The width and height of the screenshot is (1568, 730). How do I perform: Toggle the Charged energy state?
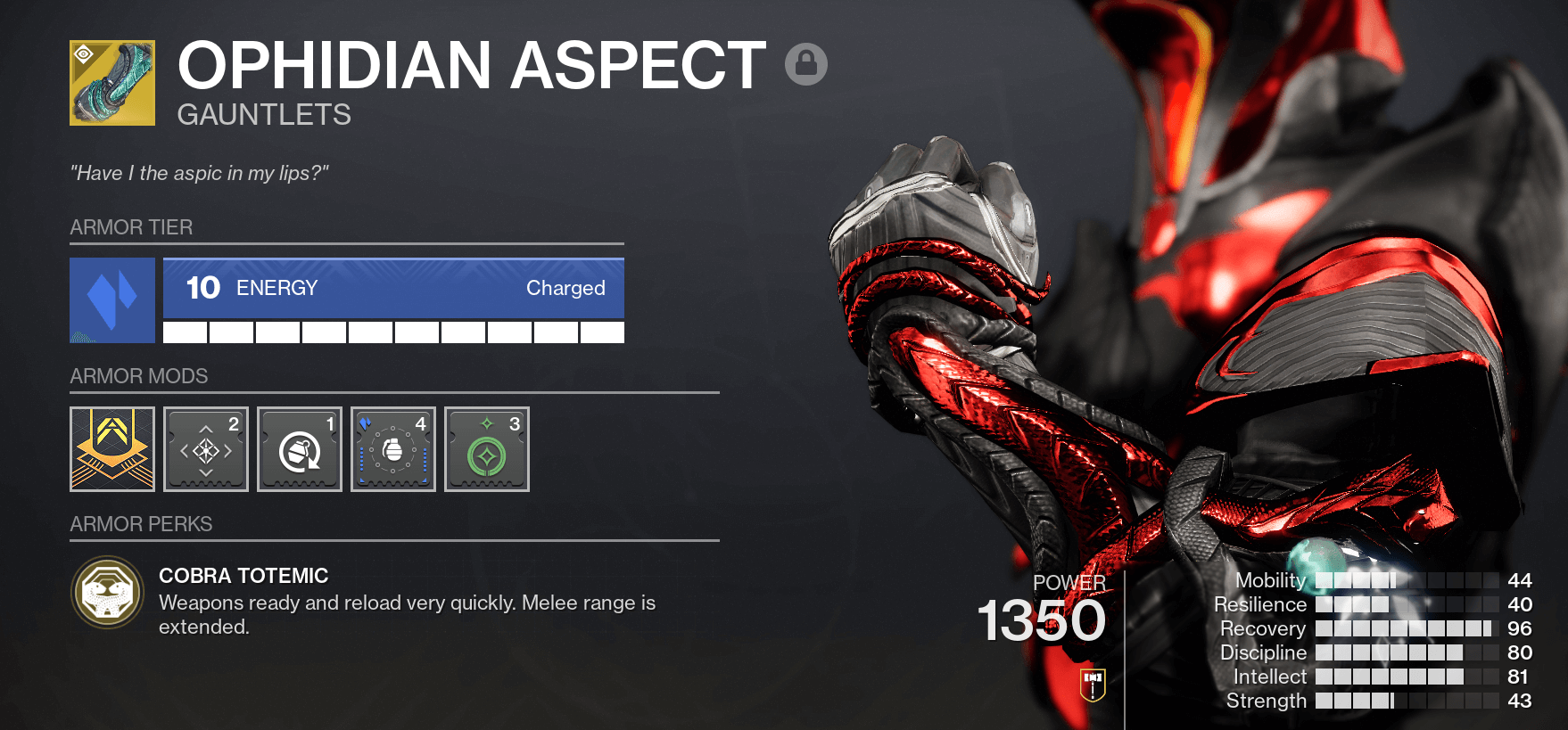tap(566, 288)
